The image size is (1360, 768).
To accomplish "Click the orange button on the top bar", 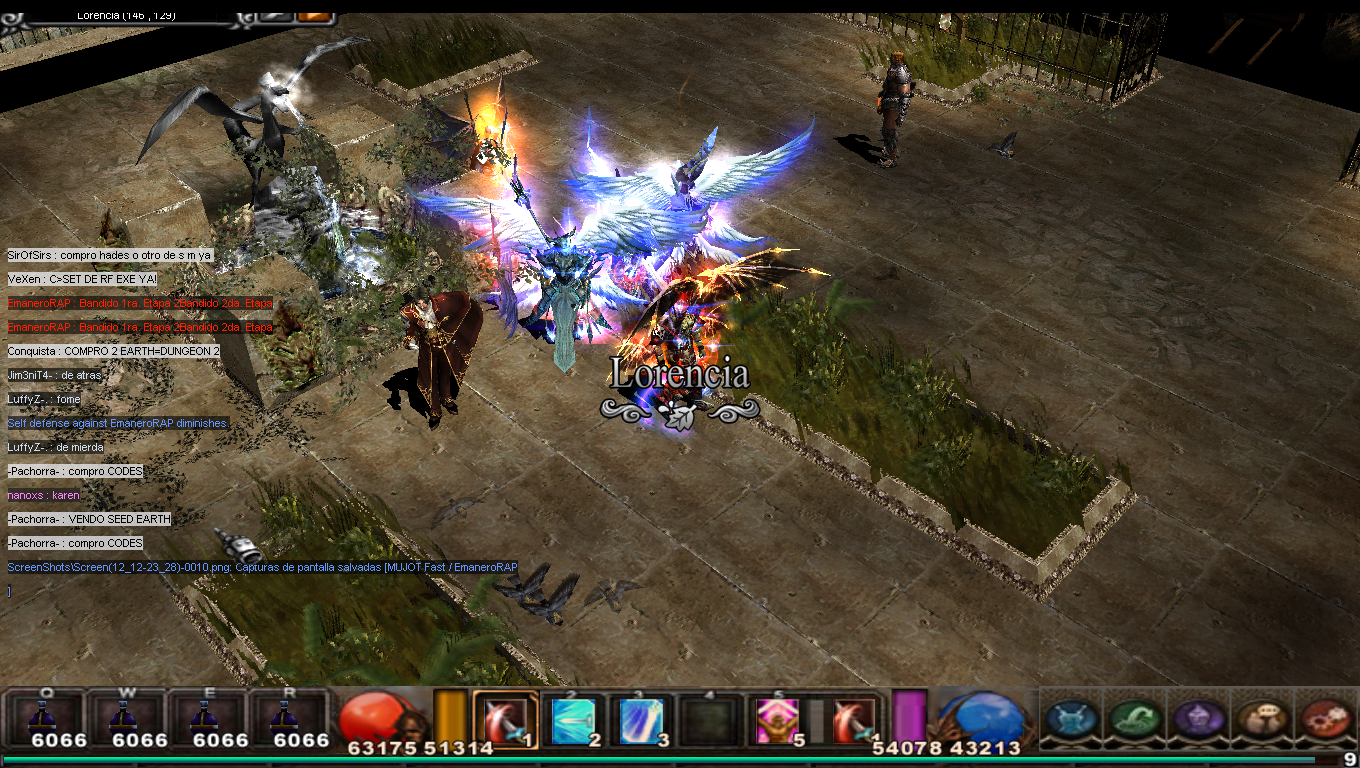I will pyautogui.click(x=315, y=15).
